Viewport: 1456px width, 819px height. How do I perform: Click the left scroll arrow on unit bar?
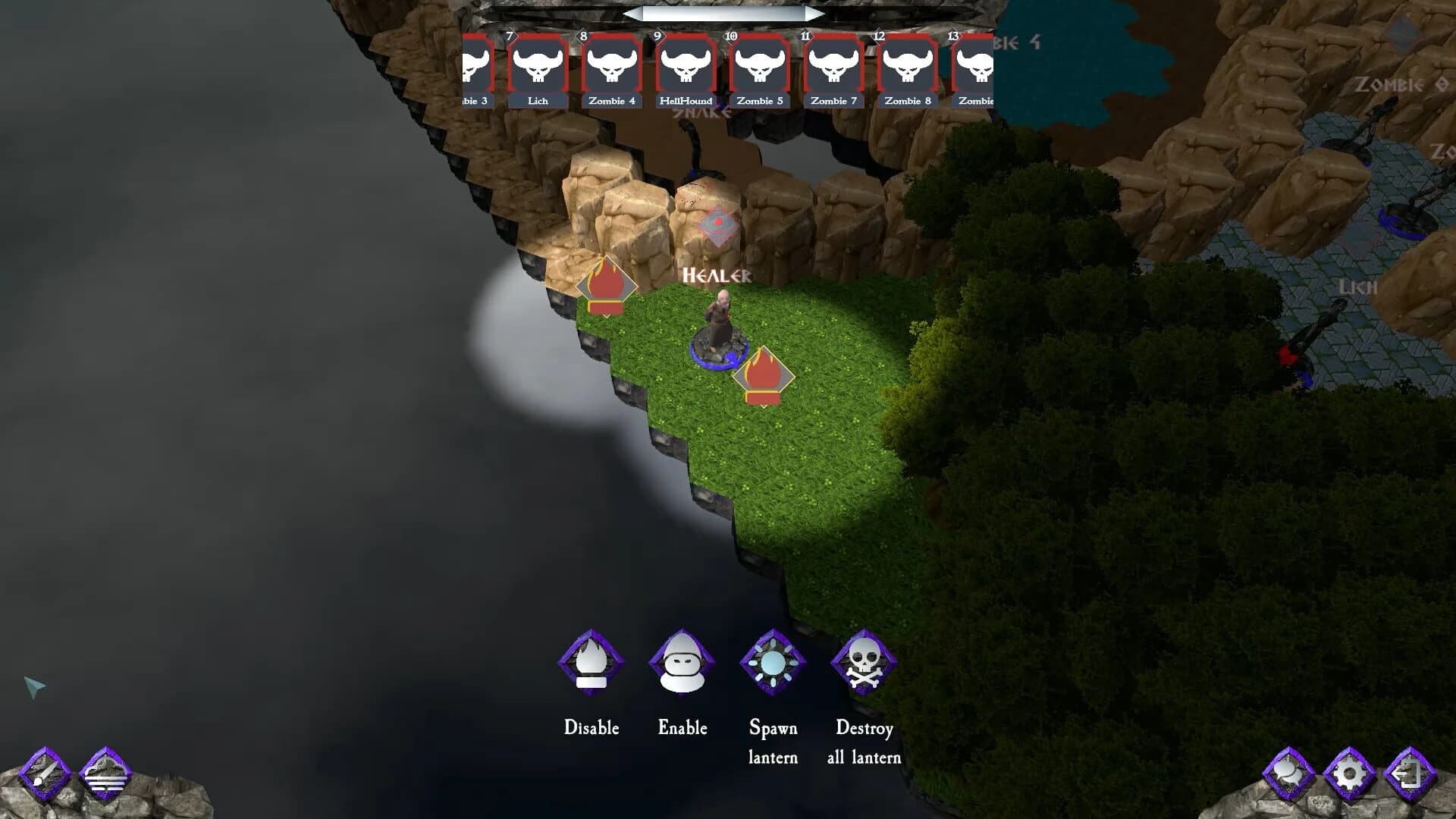635,12
